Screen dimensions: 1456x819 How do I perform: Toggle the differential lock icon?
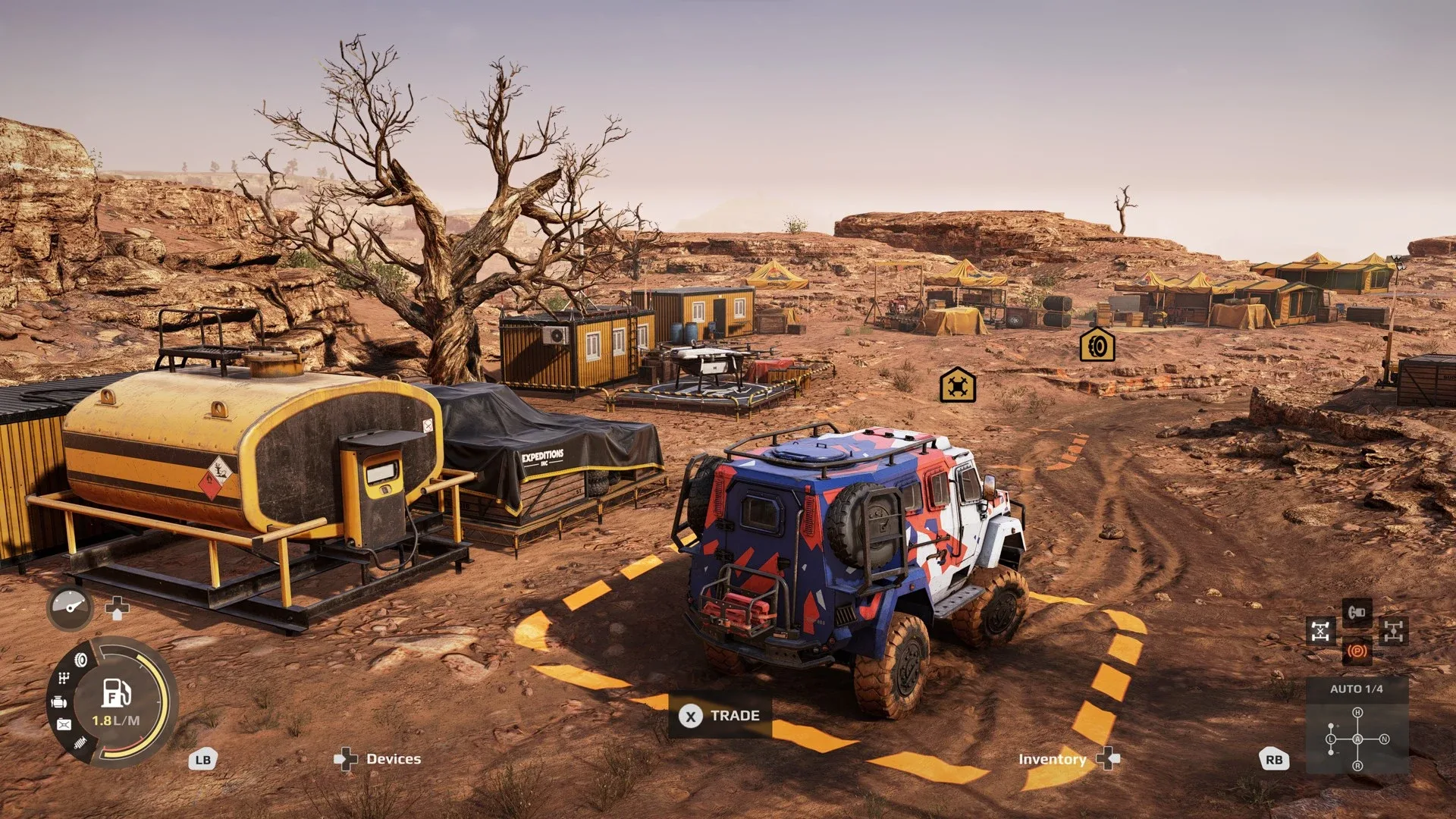[1320, 631]
